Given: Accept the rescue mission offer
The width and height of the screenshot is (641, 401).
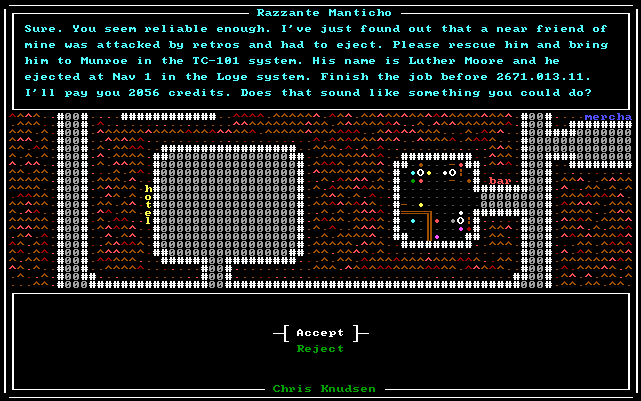Looking at the screenshot, I should click(320, 332).
